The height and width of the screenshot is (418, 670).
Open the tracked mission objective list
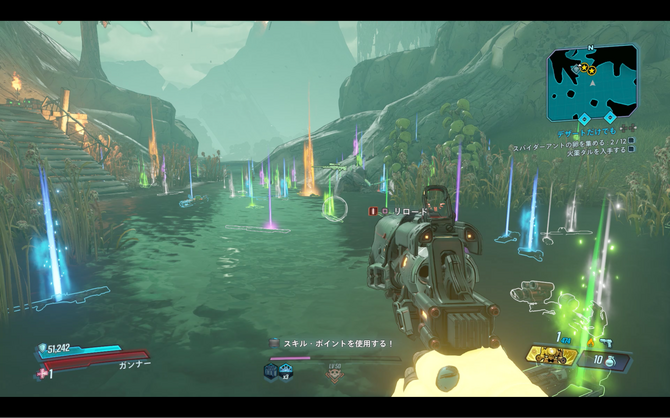tap(573, 144)
